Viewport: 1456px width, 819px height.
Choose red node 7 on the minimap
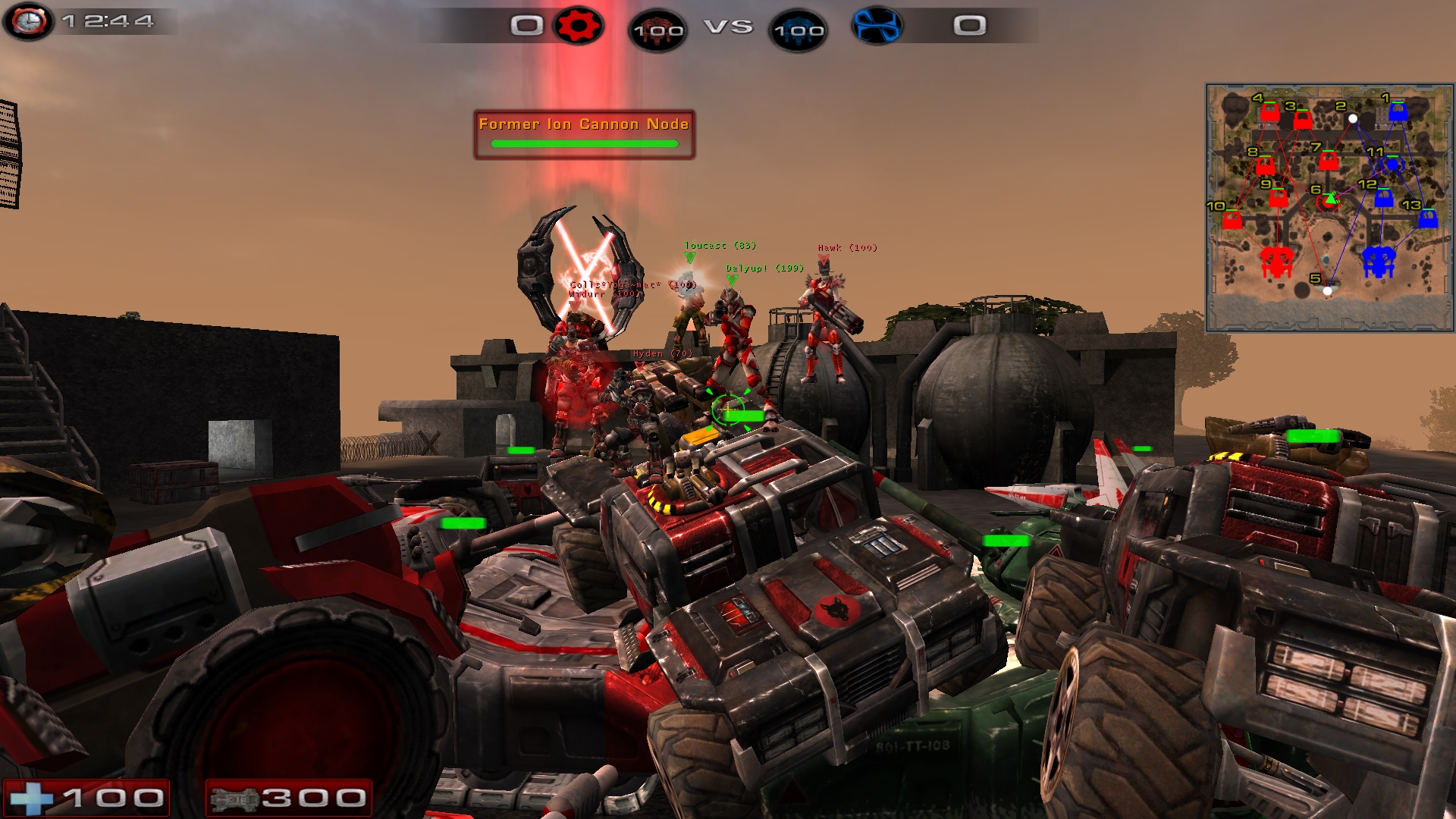coord(1328,161)
